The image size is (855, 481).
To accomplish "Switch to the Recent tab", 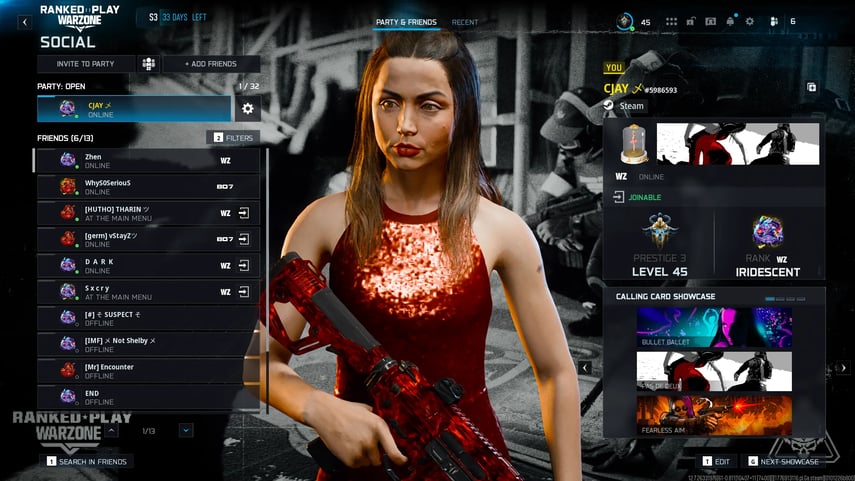I will pos(464,22).
